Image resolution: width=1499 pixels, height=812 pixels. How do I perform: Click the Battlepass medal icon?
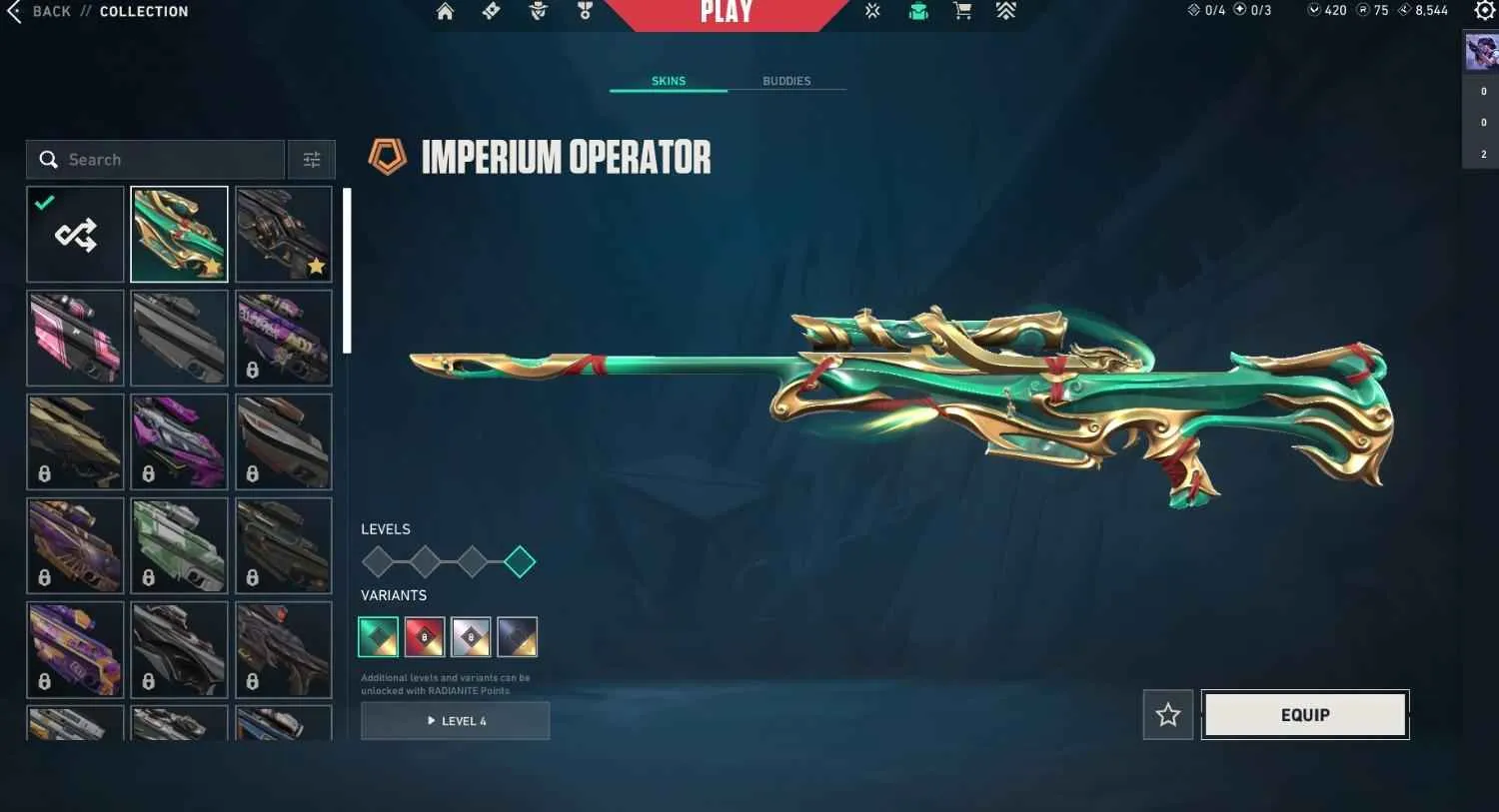click(x=584, y=12)
